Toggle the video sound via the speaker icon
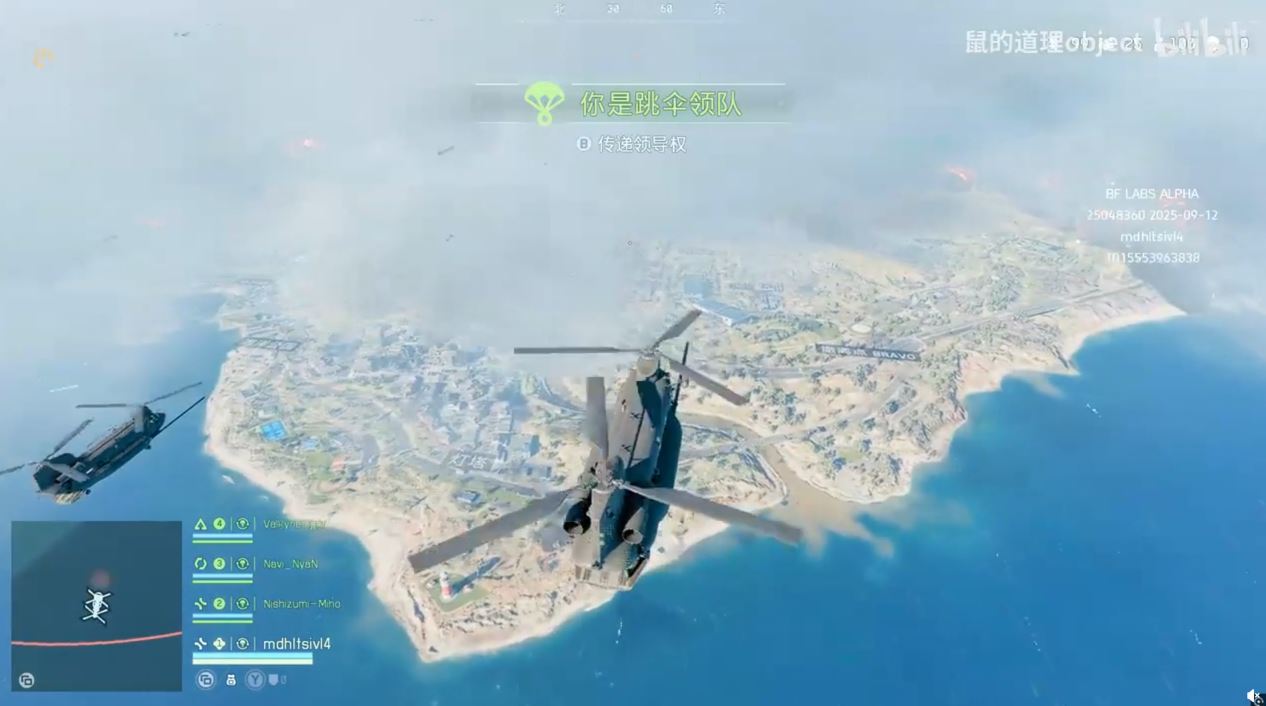1266x706 pixels. coord(1253,696)
